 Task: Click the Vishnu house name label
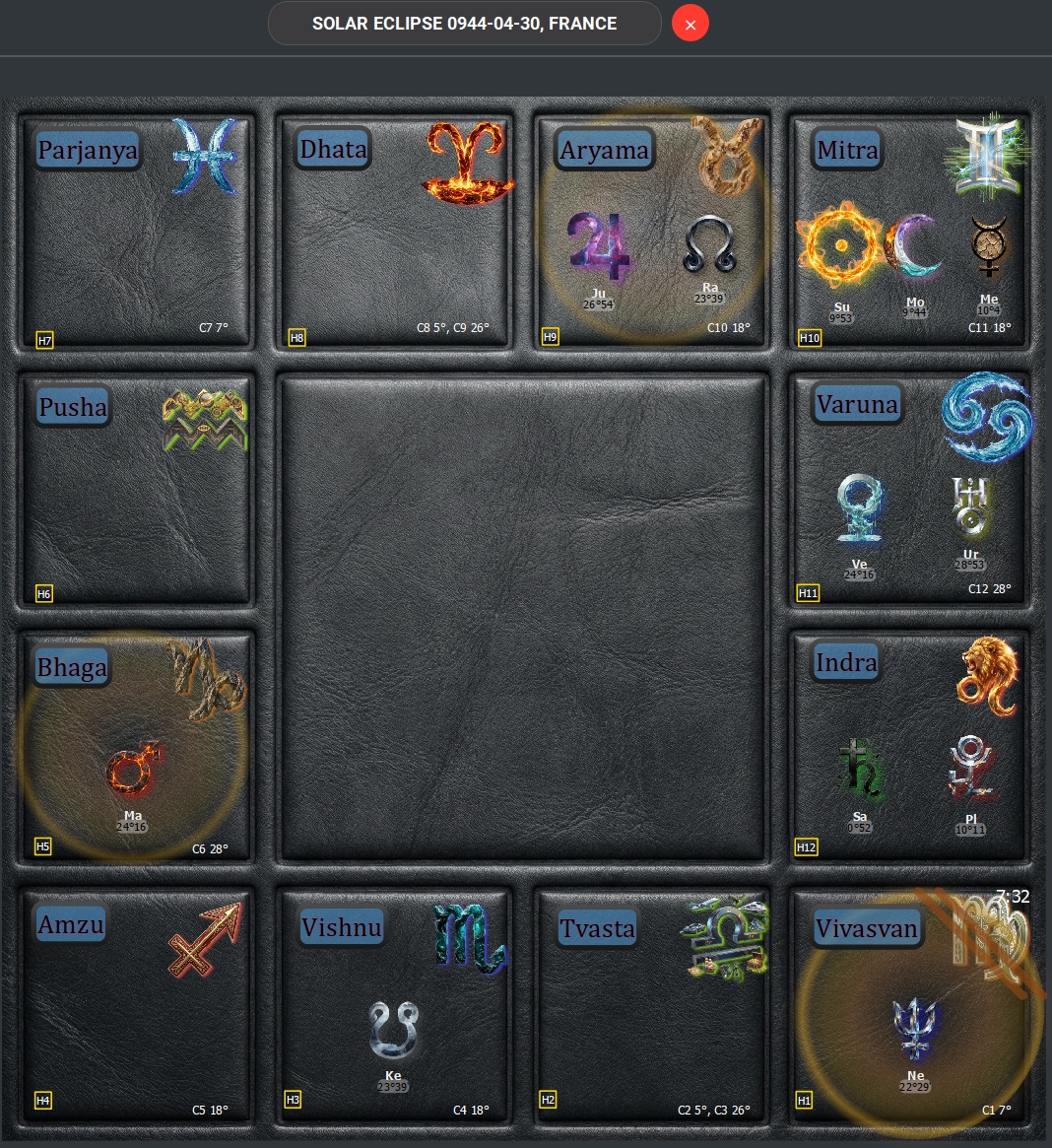pos(341,928)
